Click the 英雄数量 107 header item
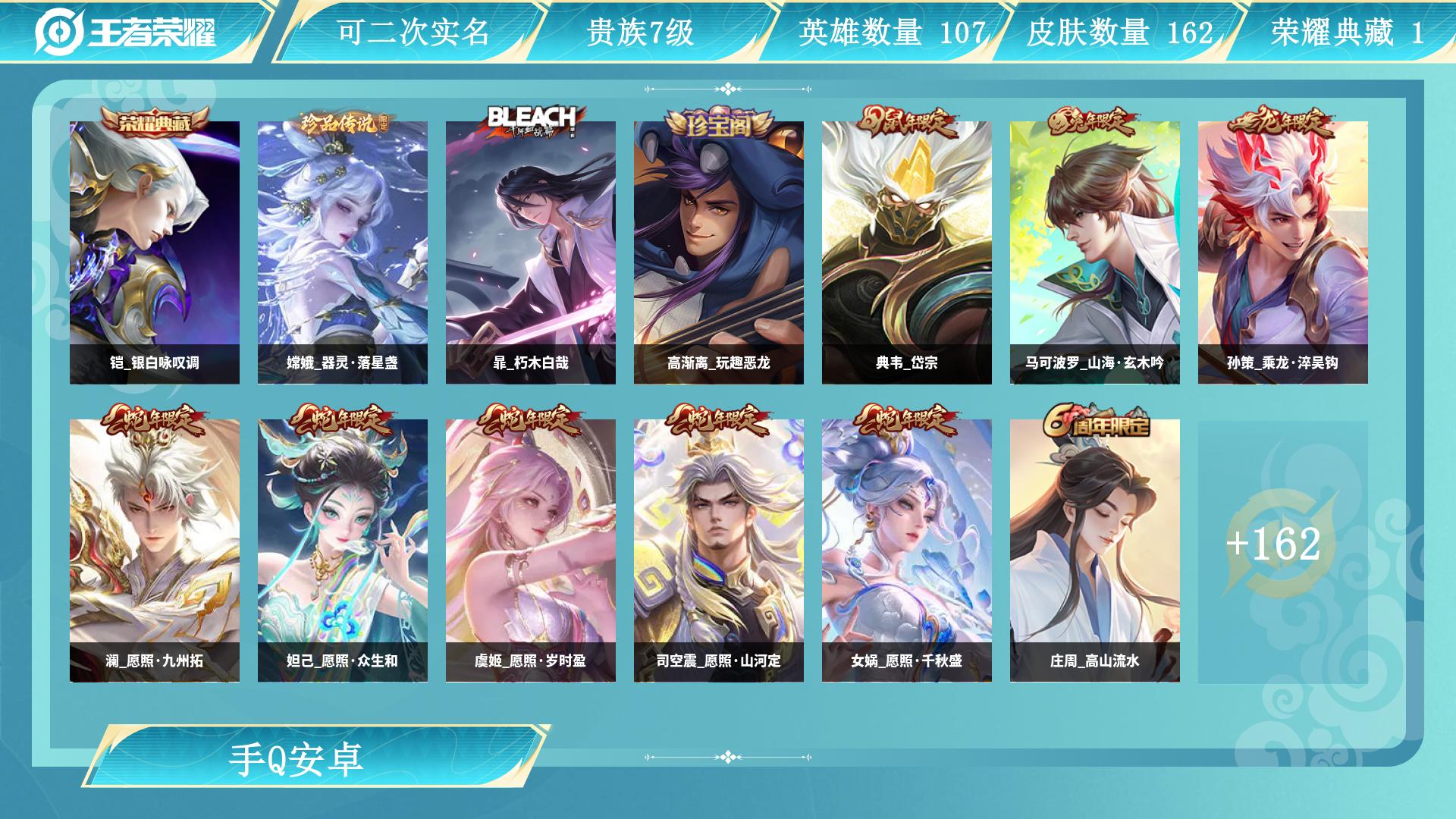 (x=892, y=33)
